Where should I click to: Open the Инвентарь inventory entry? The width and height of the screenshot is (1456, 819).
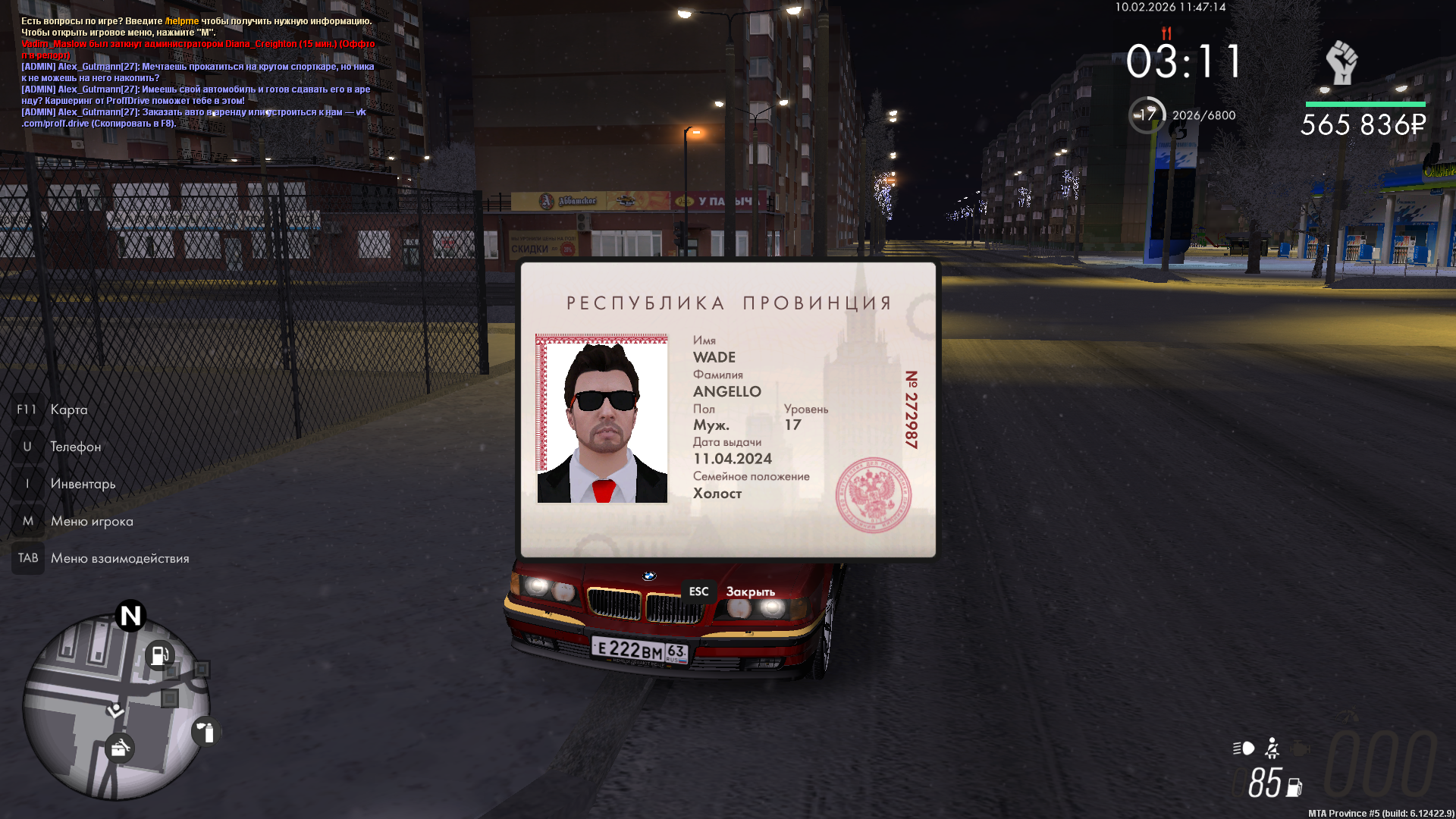(x=83, y=484)
